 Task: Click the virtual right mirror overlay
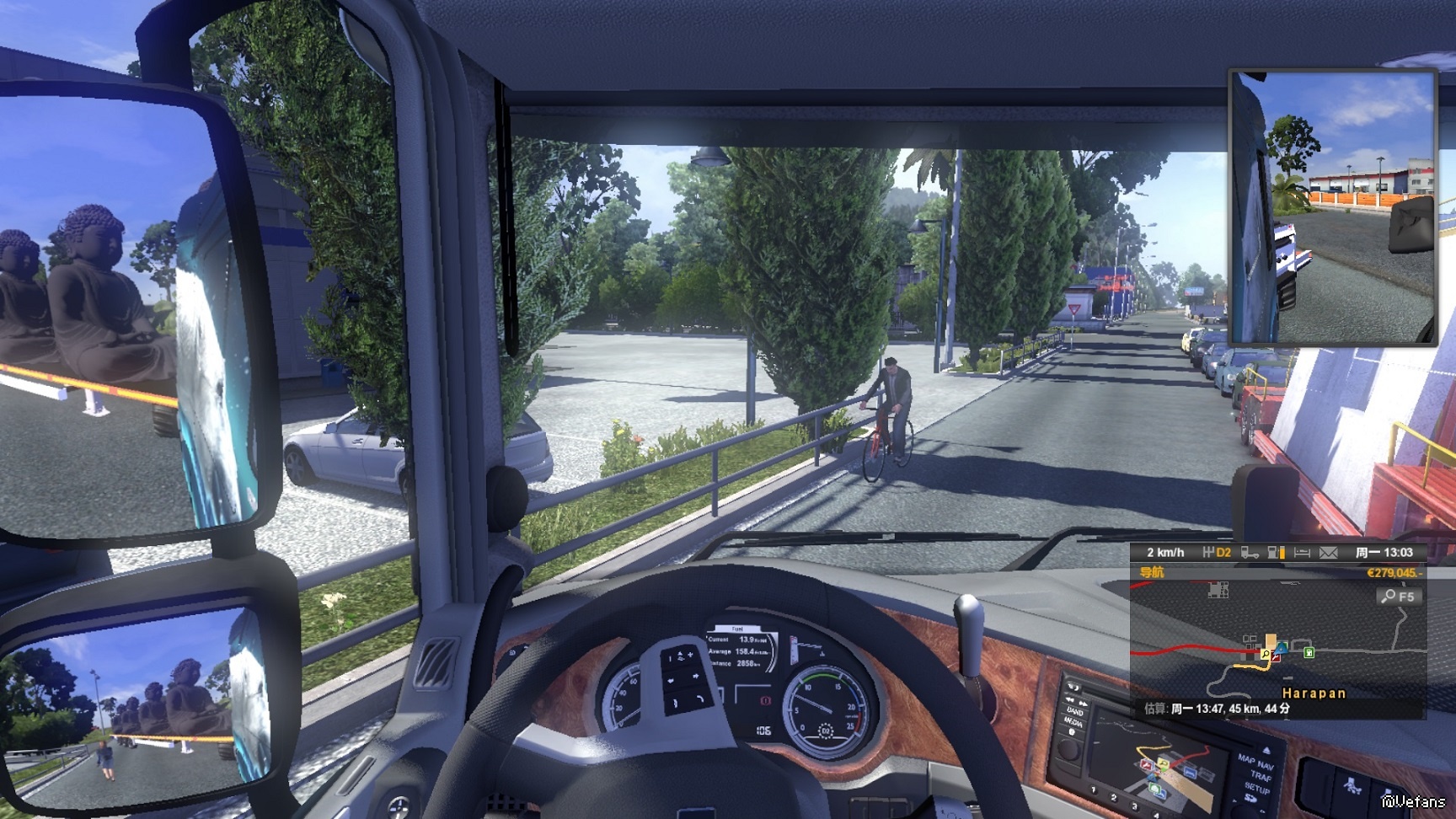(x=1333, y=207)
